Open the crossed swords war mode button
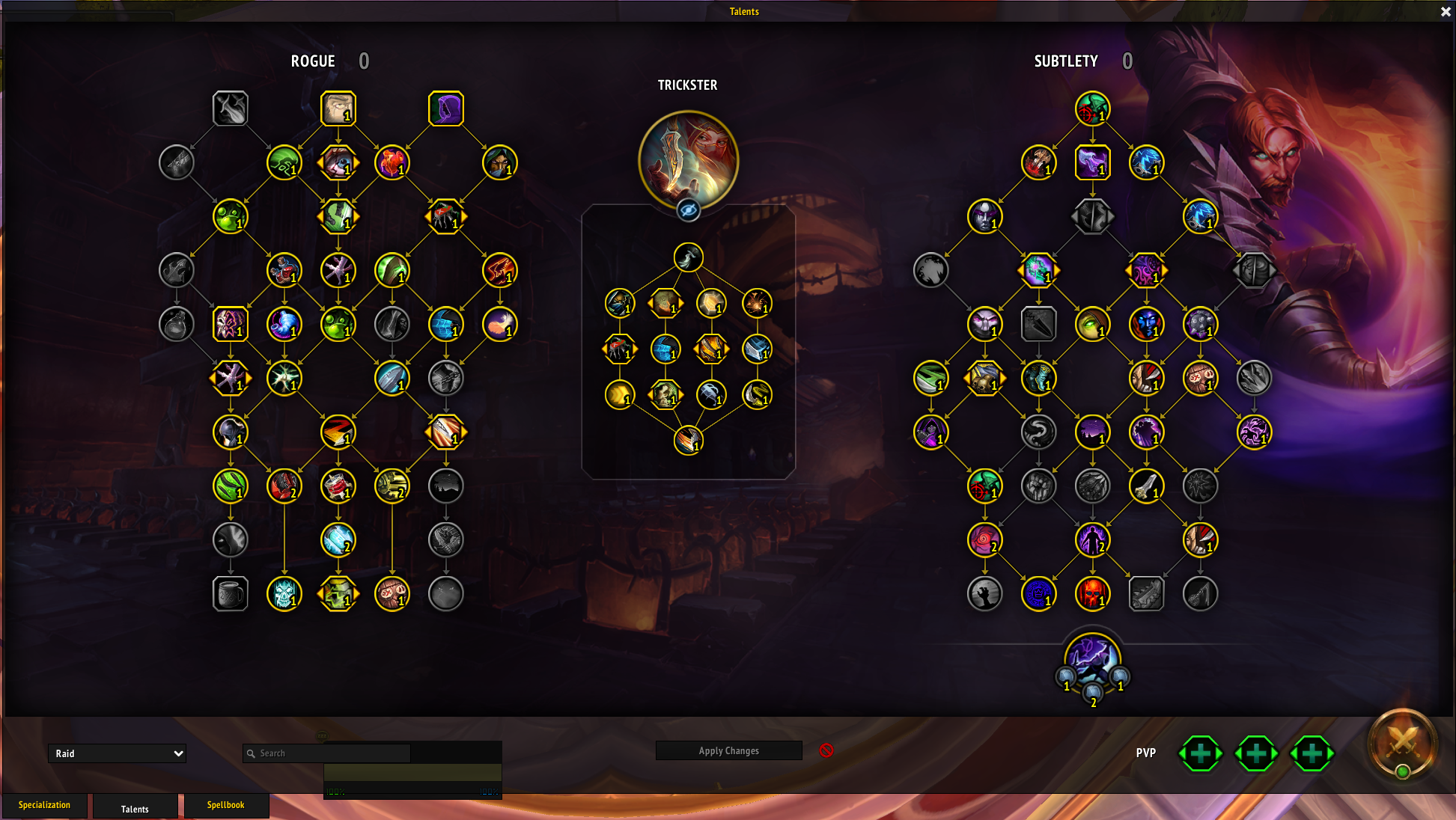 click(x=1402, y=742)
